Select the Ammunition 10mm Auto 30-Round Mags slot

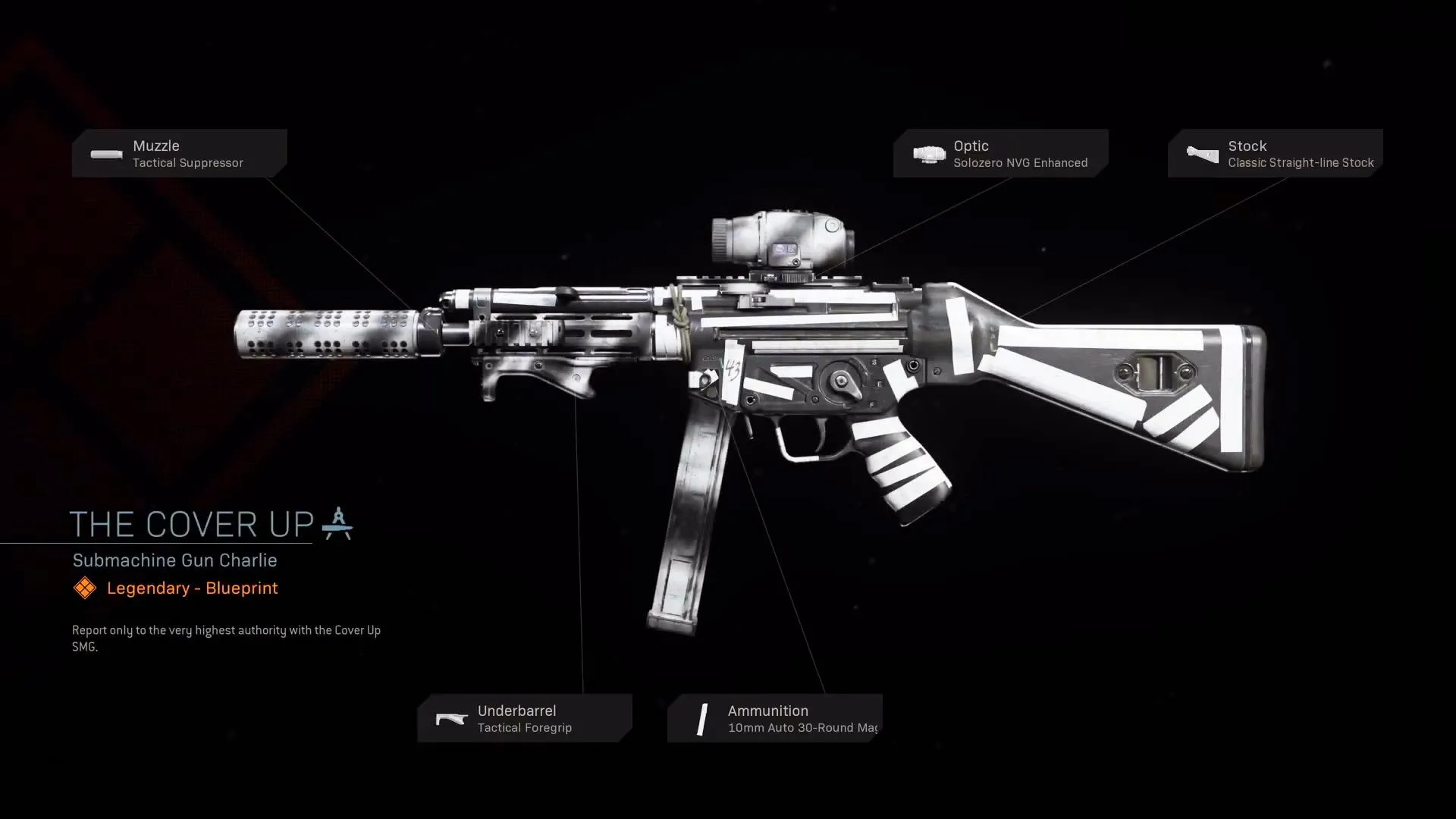(x=775, y=718)
